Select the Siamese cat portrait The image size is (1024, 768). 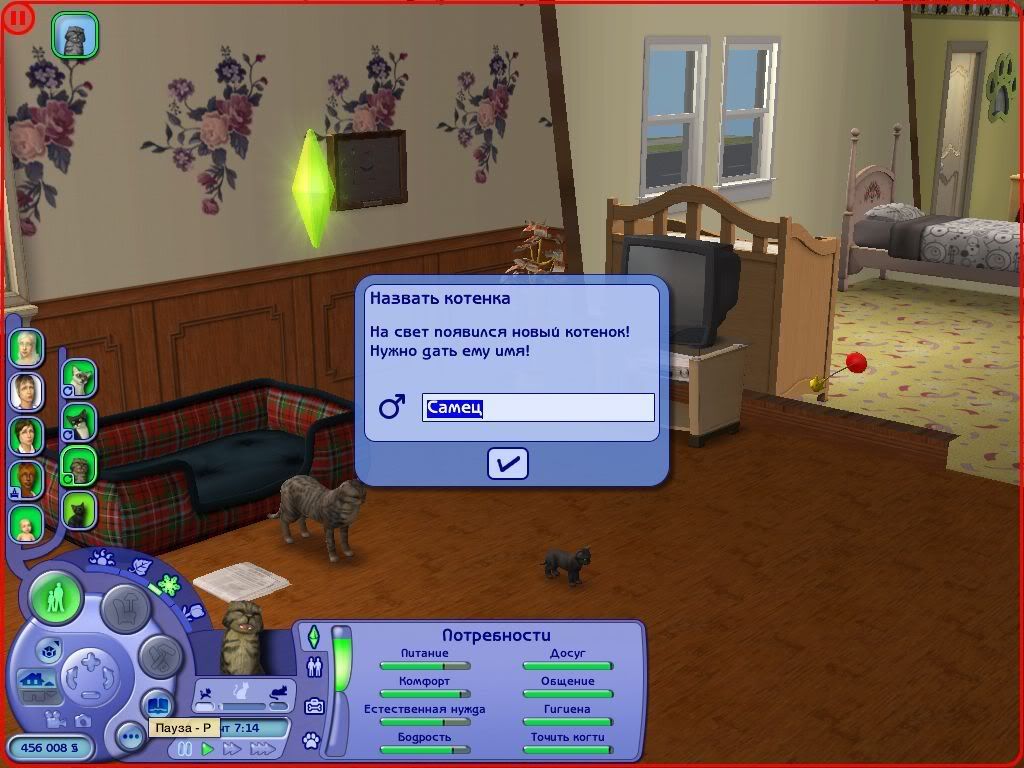point(78,378)
